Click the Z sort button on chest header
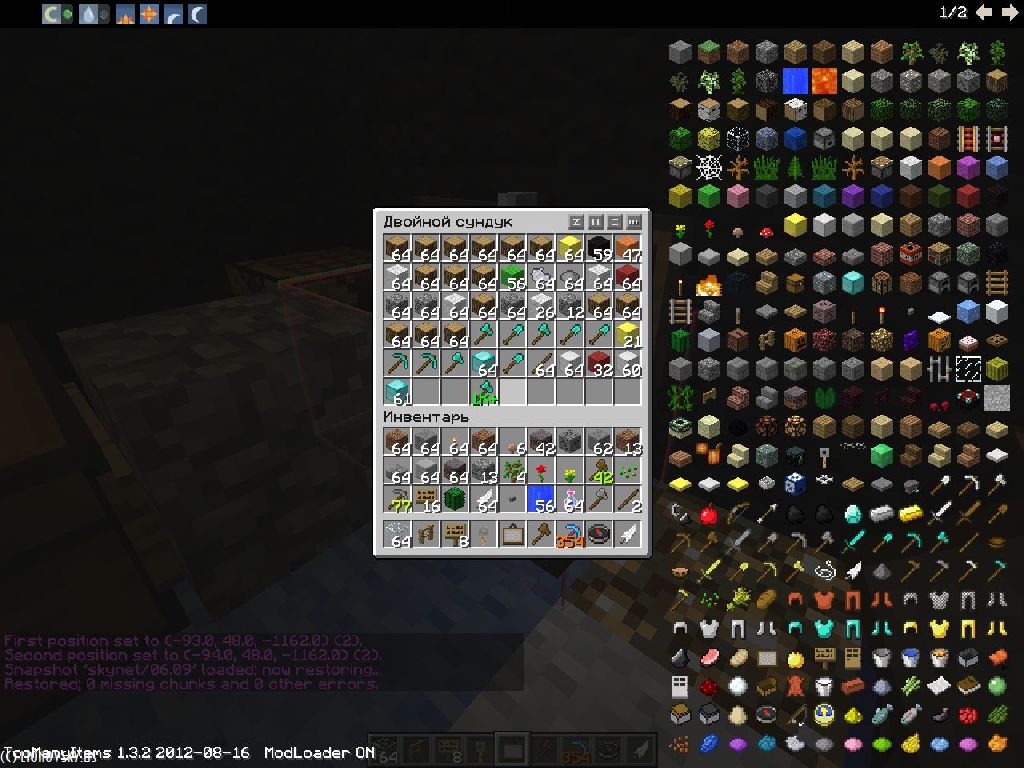The width and height of the screenshot is (1024, 768). pos(576,222)
